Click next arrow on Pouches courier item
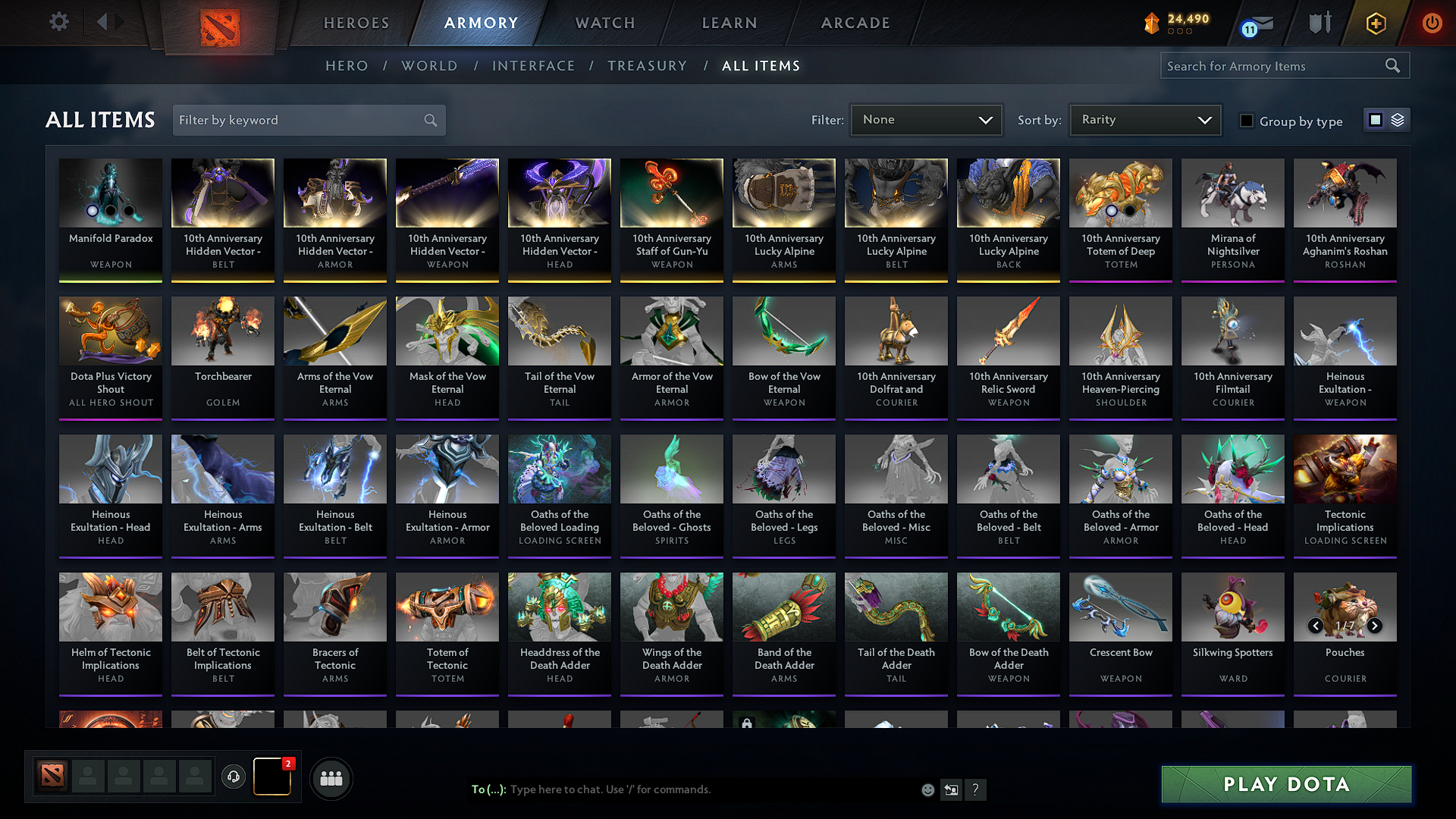Screen dimensions: 1456x819 1375,626
